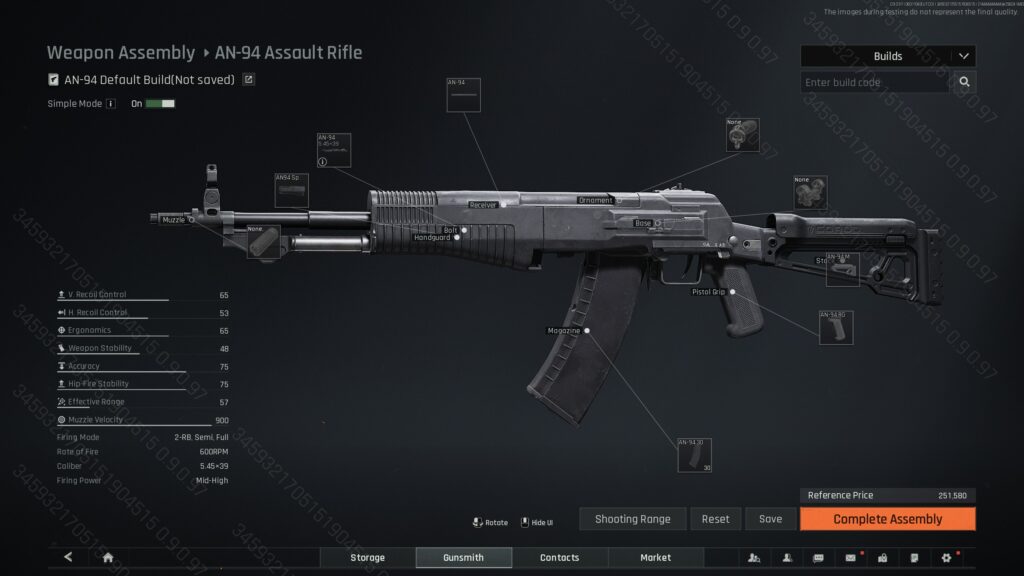Viewport: 1024px width, 576px height.
Task: Open the Shooting Range
Action: click(632, 519)
